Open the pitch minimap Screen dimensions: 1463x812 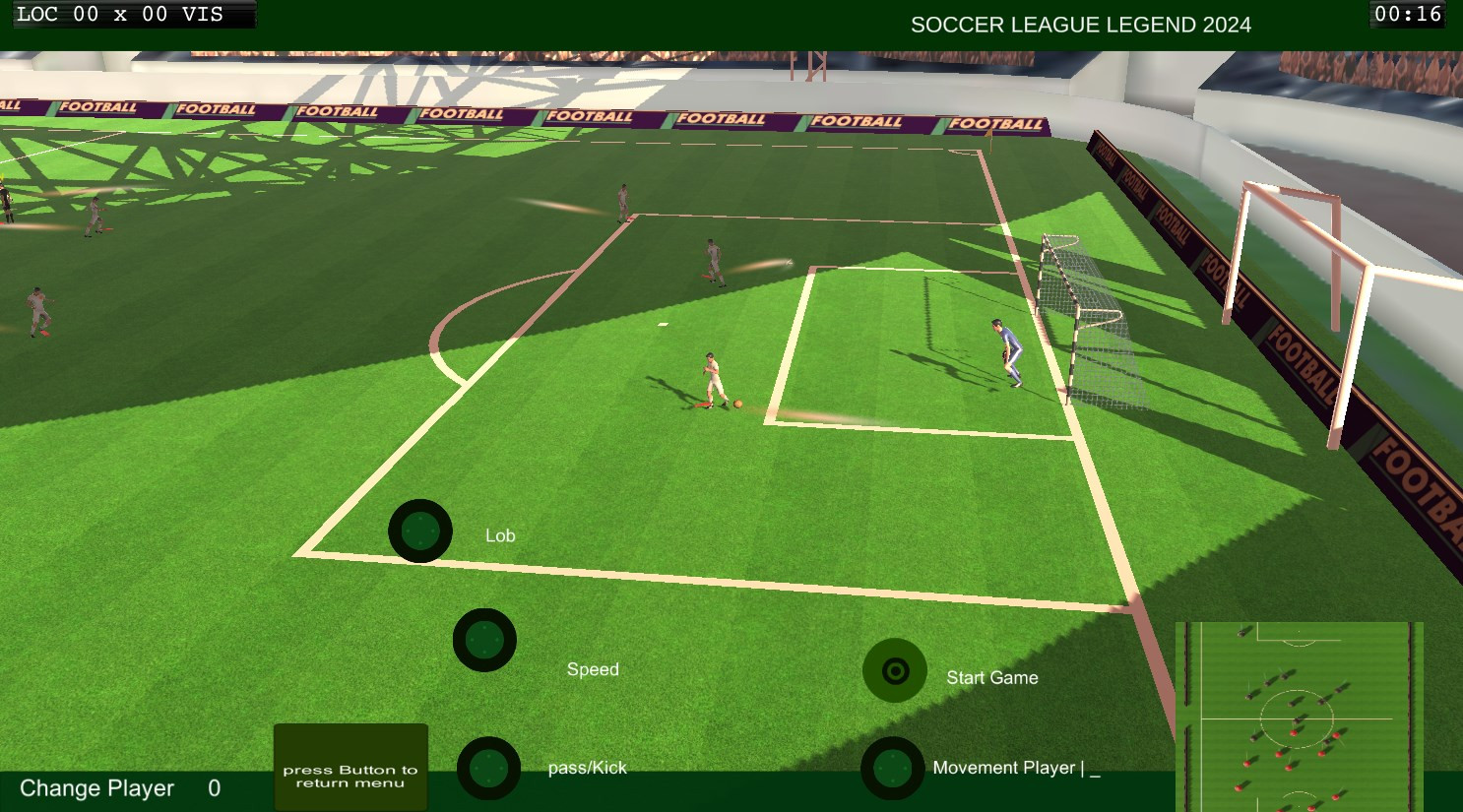click(1300, 717)
